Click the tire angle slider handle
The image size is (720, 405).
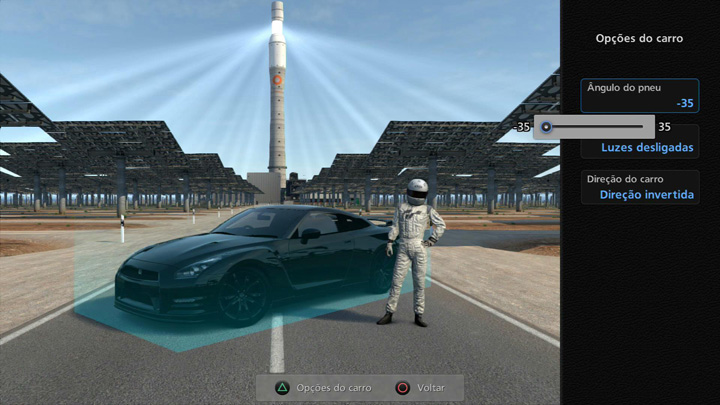pyautogui.click(x=545, y=127)
